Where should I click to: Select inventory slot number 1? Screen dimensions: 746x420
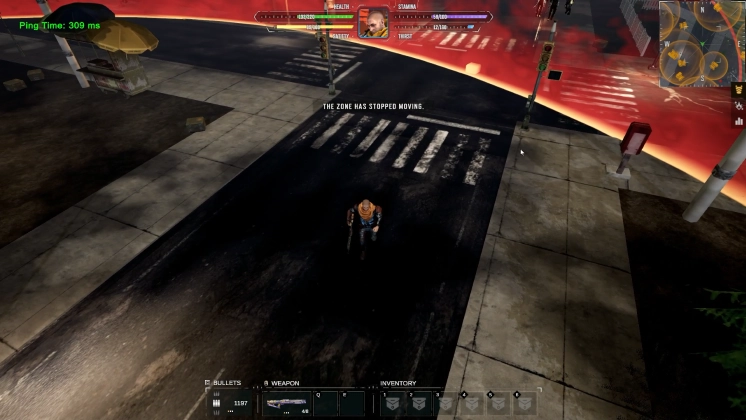[x=393, y=403]
